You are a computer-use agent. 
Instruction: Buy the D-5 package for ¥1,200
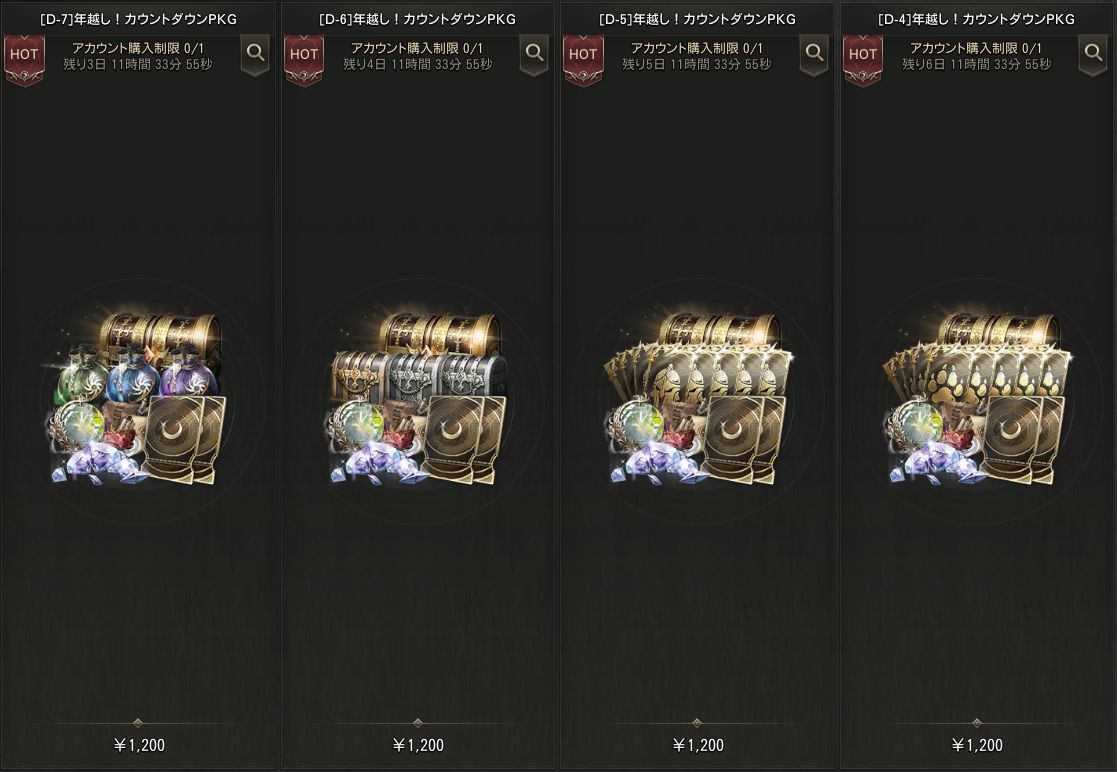(x=697, y=745)
